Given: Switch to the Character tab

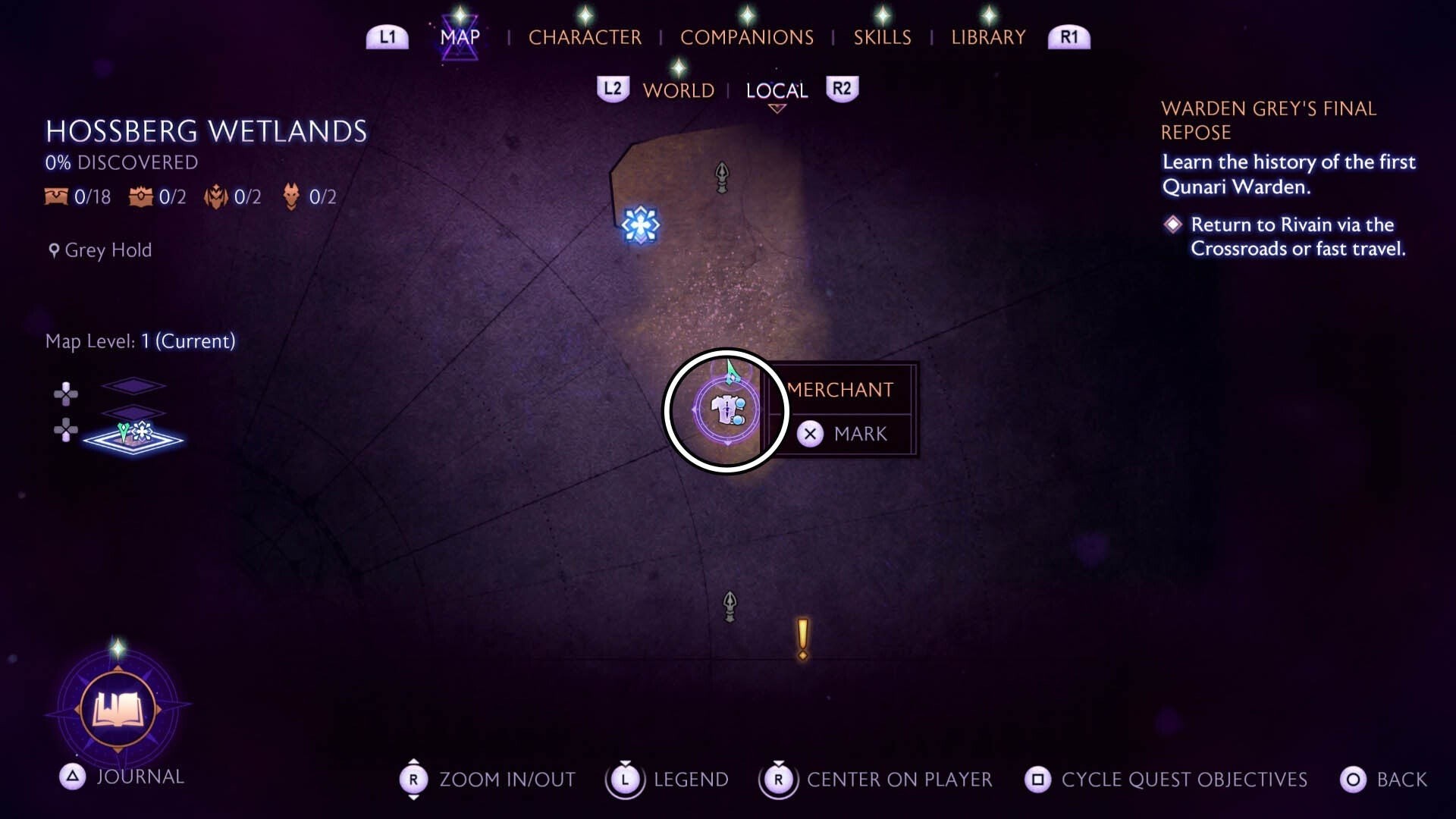Looking at the screenshot, I should click(585, 37).
